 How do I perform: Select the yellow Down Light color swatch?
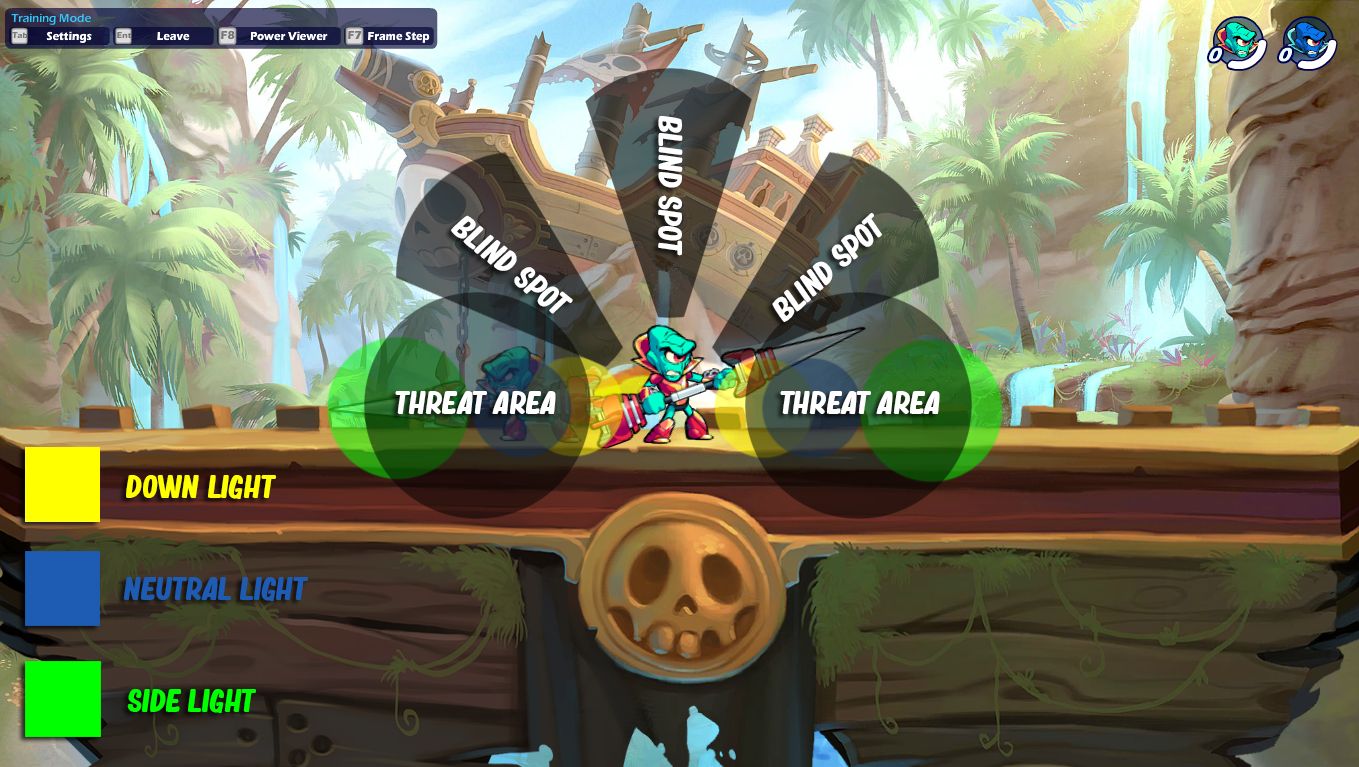pyautogui.click(x=62, y=484)
